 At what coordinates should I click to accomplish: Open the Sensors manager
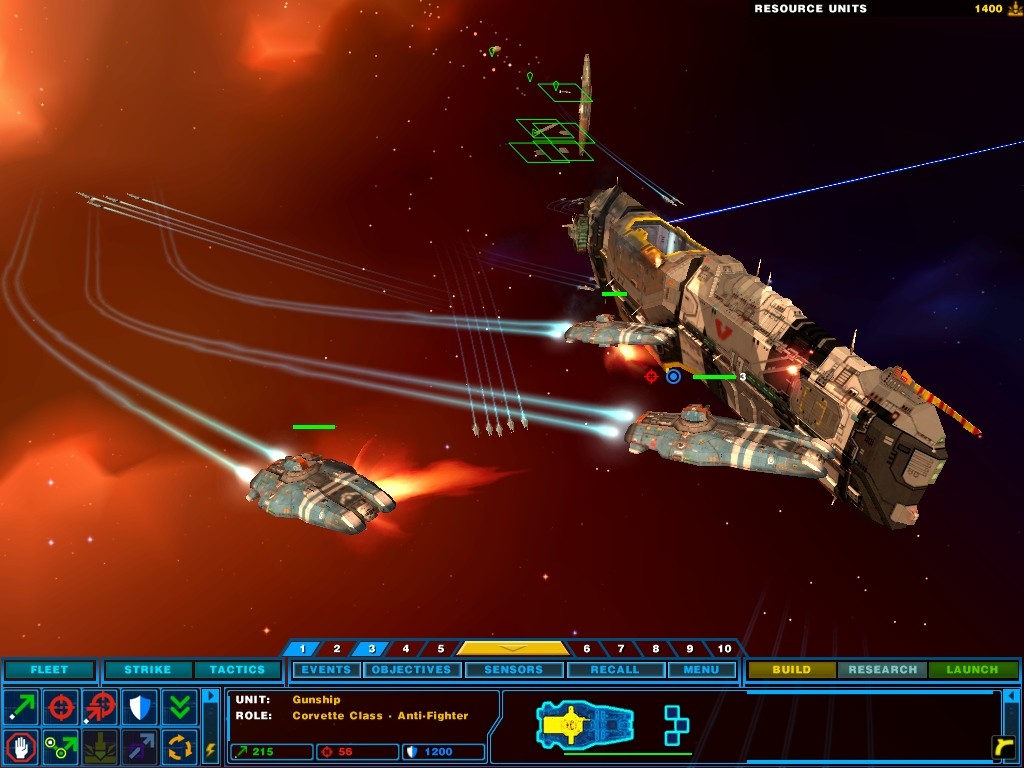point(513,670)
